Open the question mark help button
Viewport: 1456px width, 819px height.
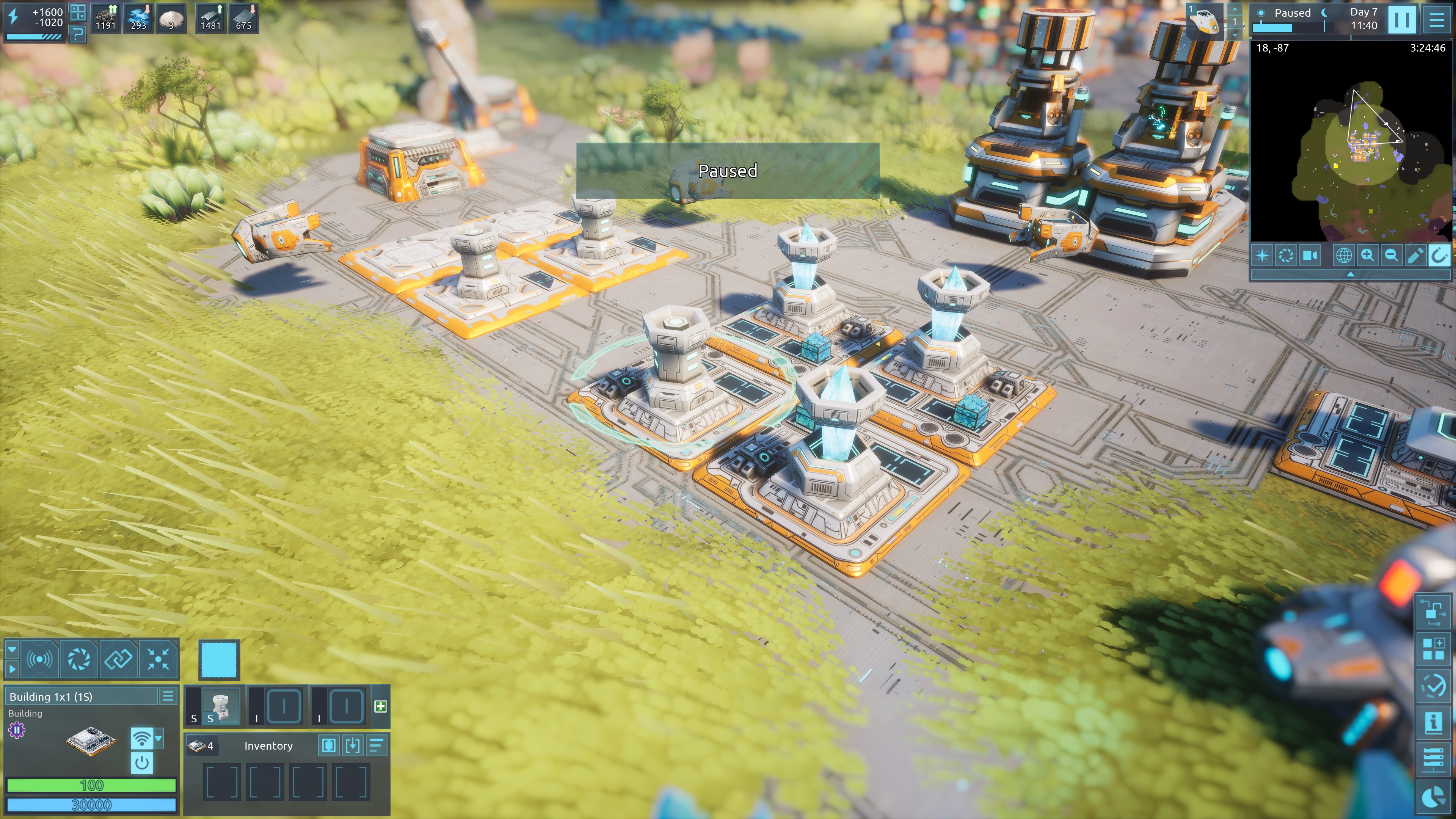pyautogui.click(x=77, y=35)
